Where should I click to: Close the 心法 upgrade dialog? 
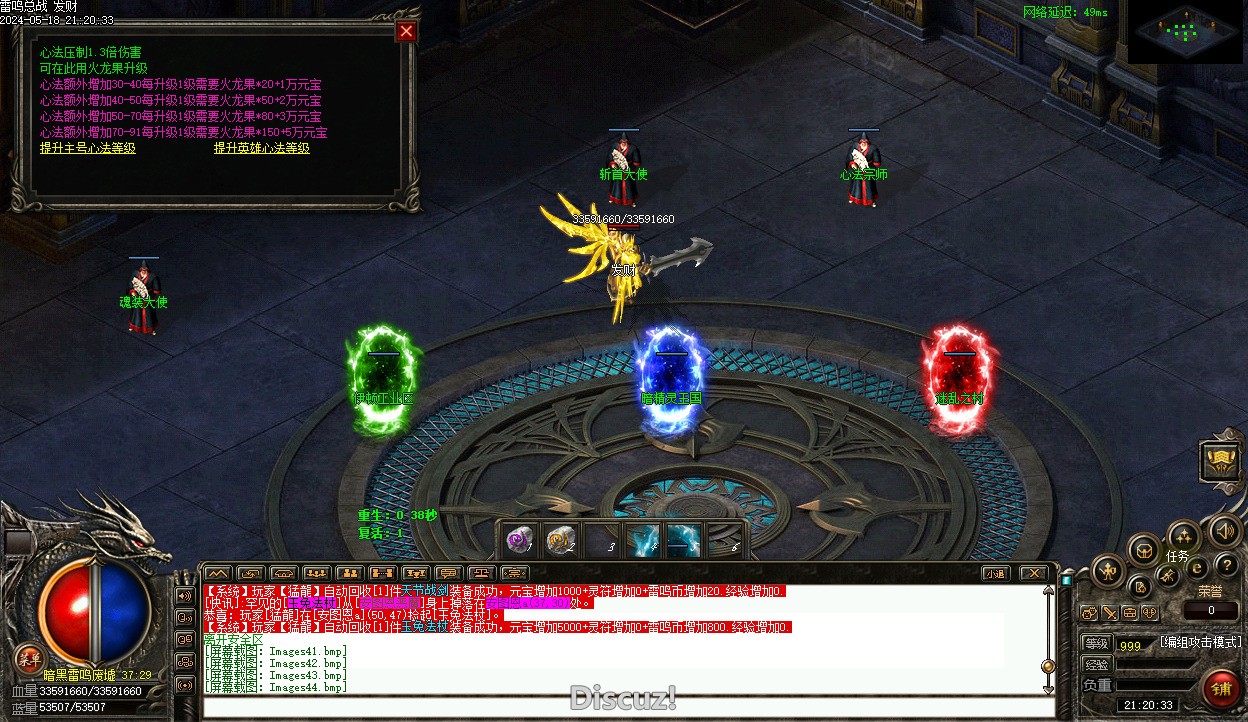click(x=406, y=31)
